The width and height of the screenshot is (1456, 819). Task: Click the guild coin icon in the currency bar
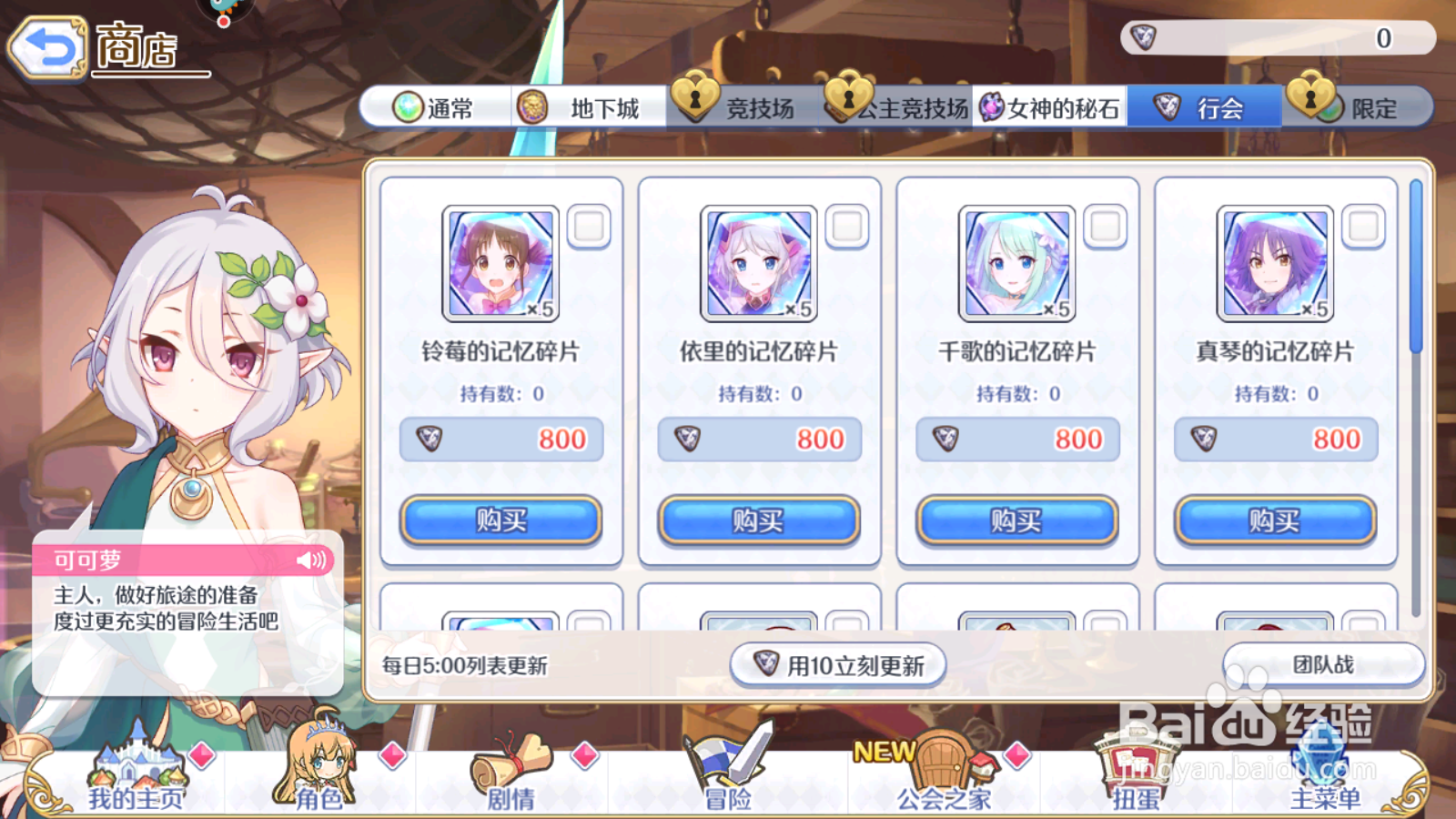coord(1142,36)
